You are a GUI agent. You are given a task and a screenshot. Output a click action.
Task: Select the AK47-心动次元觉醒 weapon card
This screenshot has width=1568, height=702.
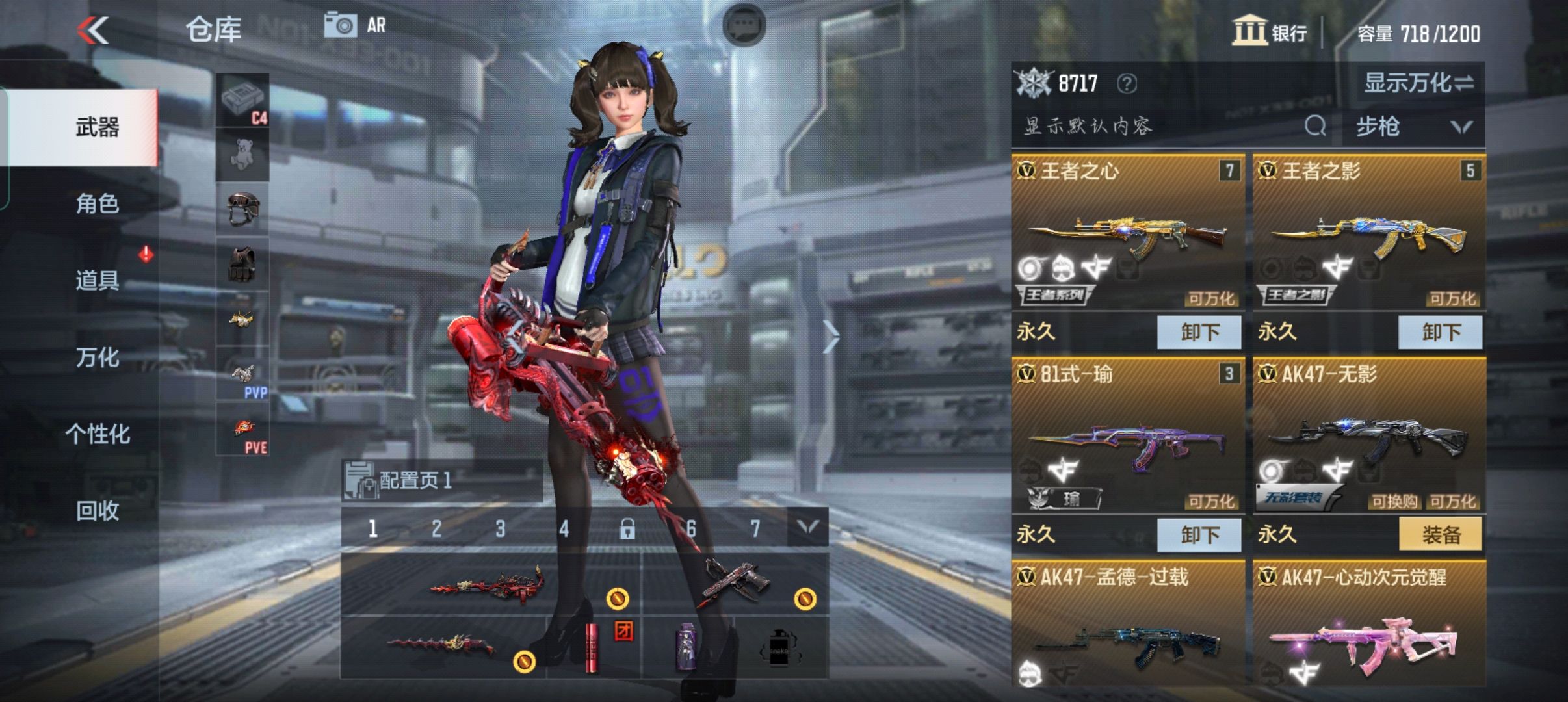pyautogui.click(x=1368, y=624)
